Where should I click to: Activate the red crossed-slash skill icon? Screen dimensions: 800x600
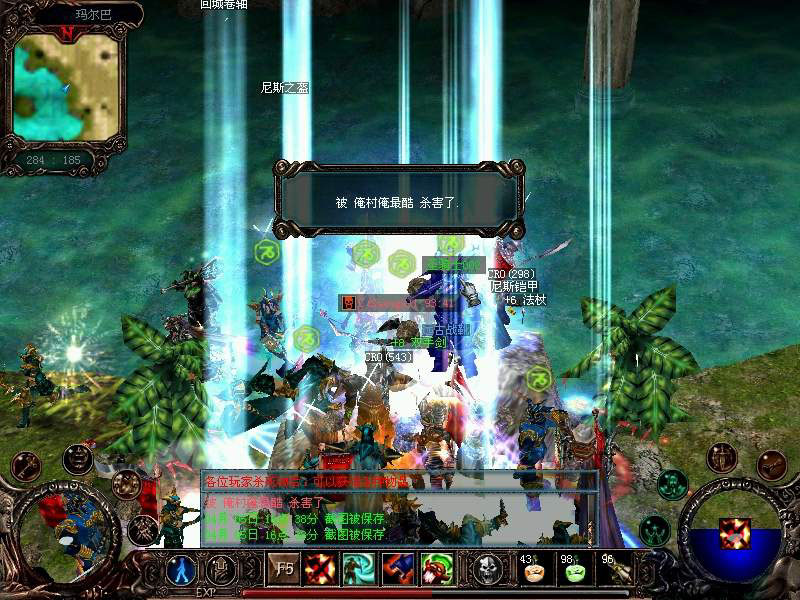pos(320,570)
